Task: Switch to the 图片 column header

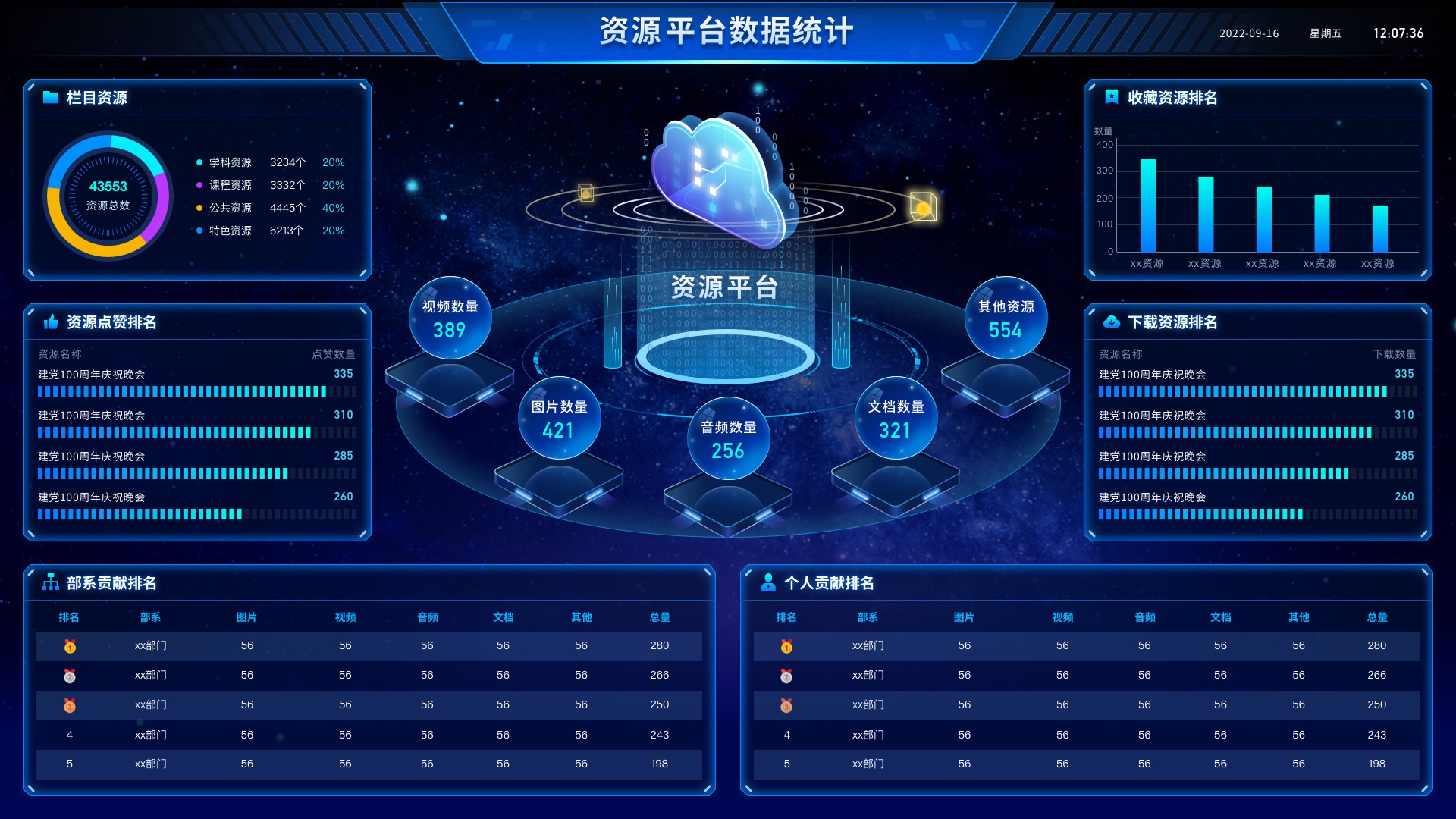Action: pos(246,617)
